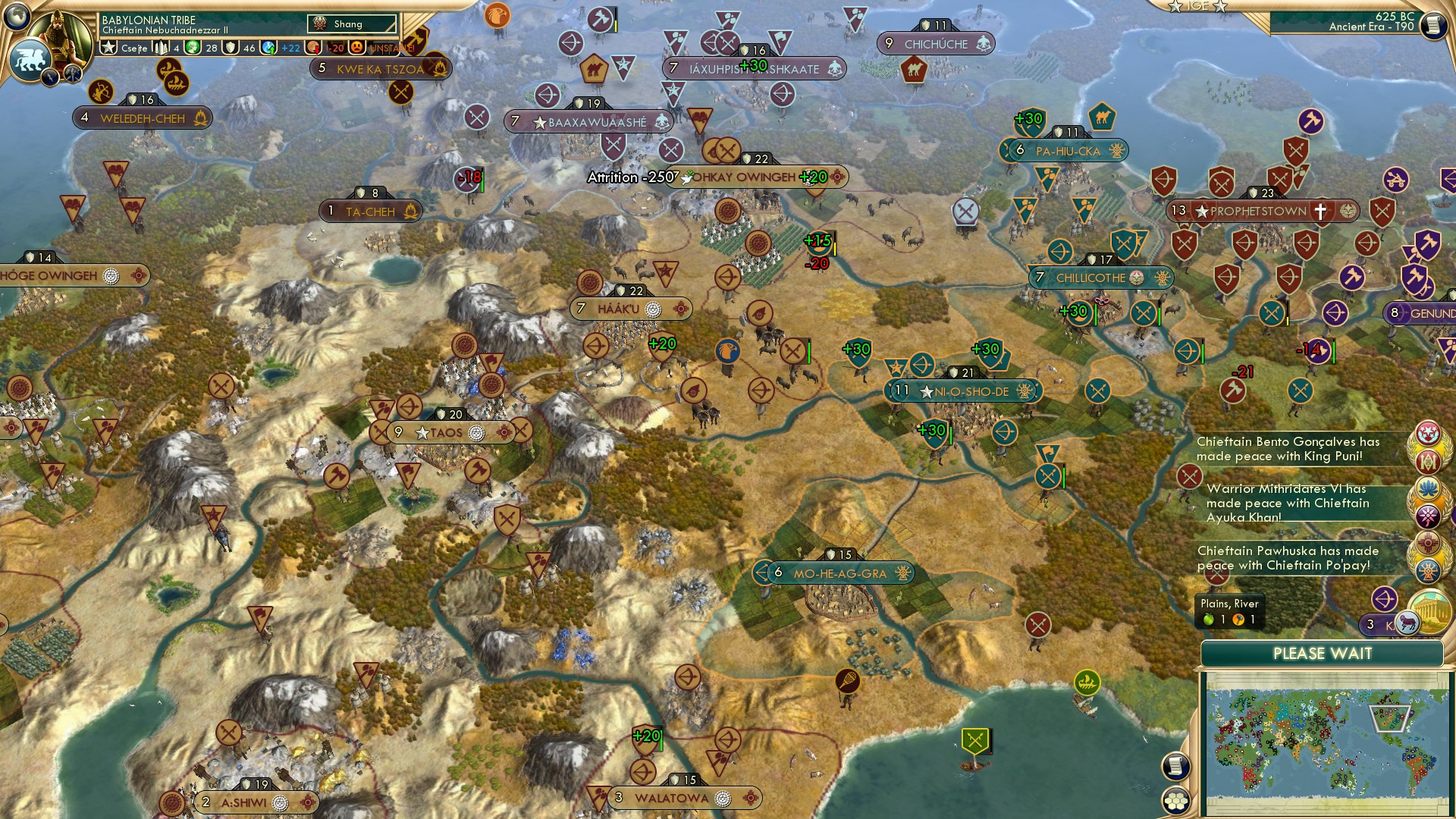Click the gold coin counter icon
The height and width of the screenshot is (819, 1456).
click(x=312, y=47)
